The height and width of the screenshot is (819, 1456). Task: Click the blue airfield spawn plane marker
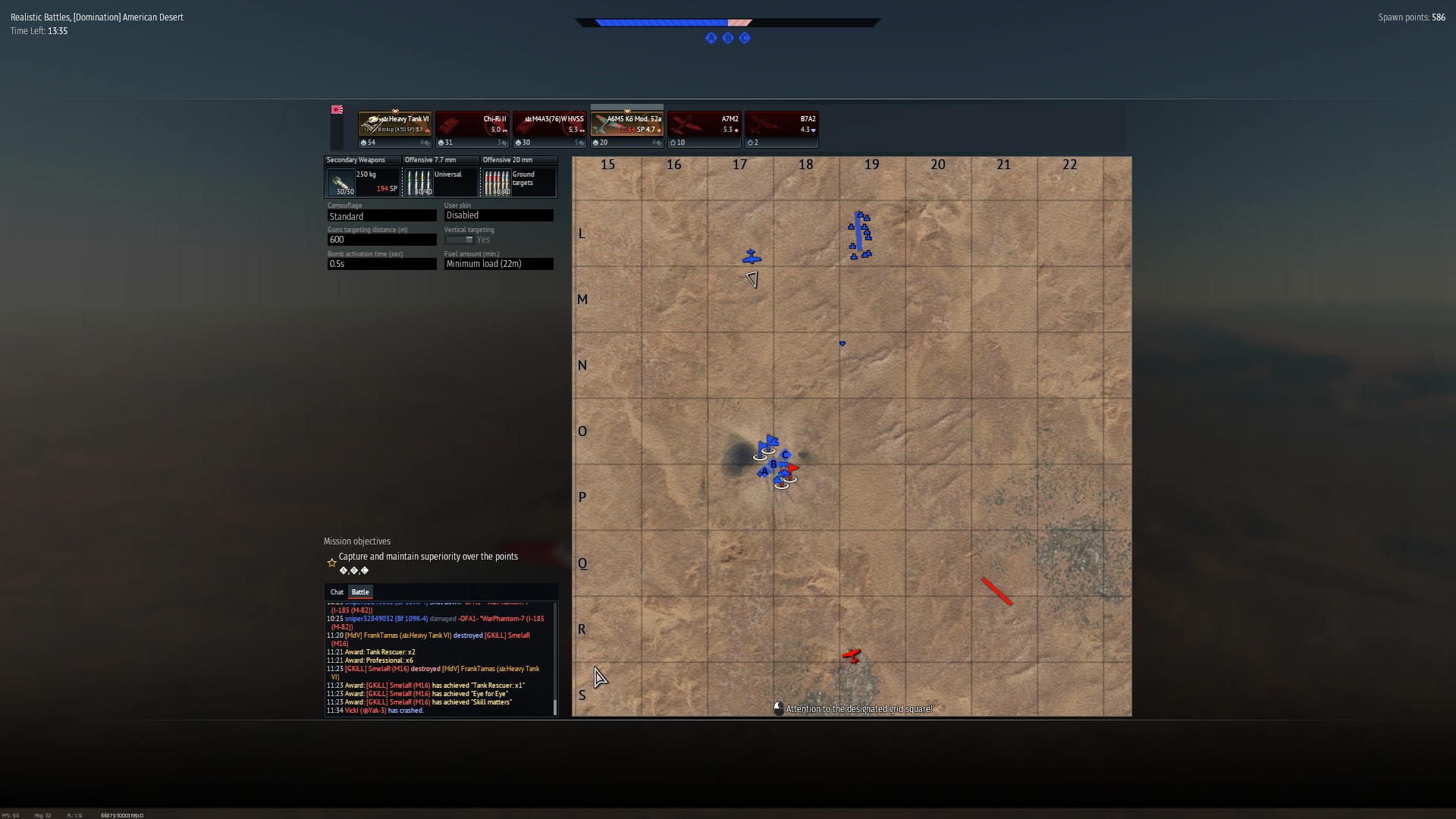[x=752, y=257]
